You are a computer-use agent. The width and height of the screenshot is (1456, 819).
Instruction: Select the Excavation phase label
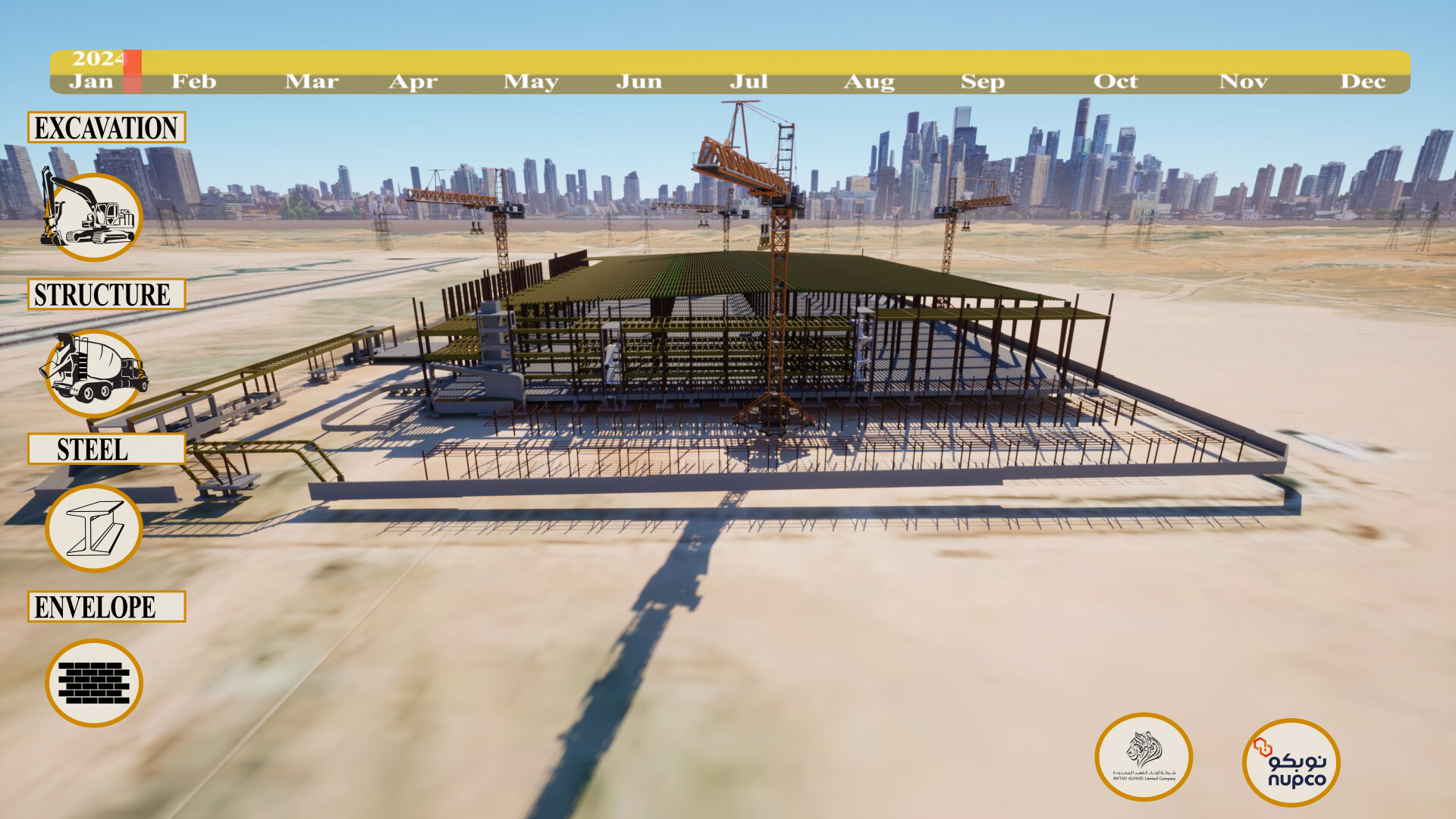106,127
